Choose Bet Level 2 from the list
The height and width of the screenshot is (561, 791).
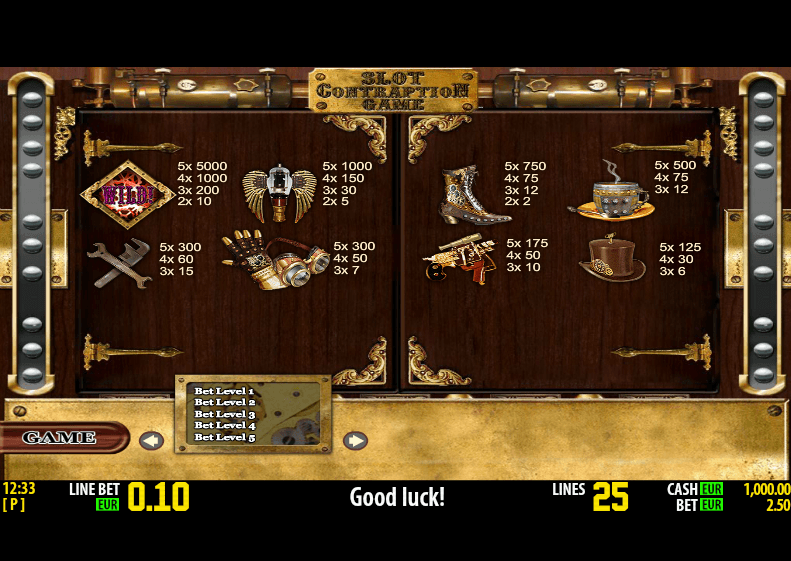pyautogui.click(x=224, y=402)
